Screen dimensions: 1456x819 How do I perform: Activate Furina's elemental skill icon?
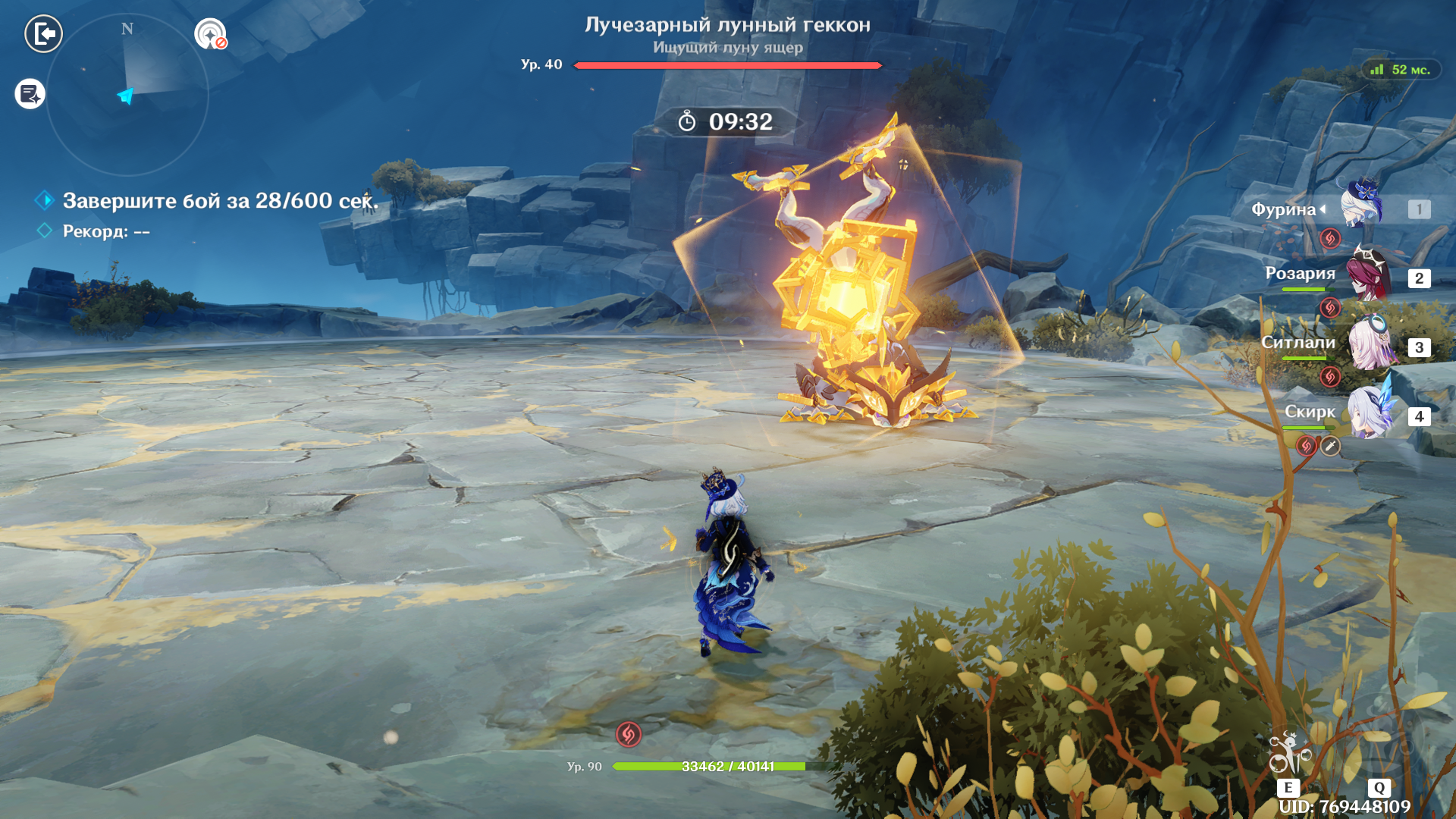pyautogui.click(x=1288, y=755)
